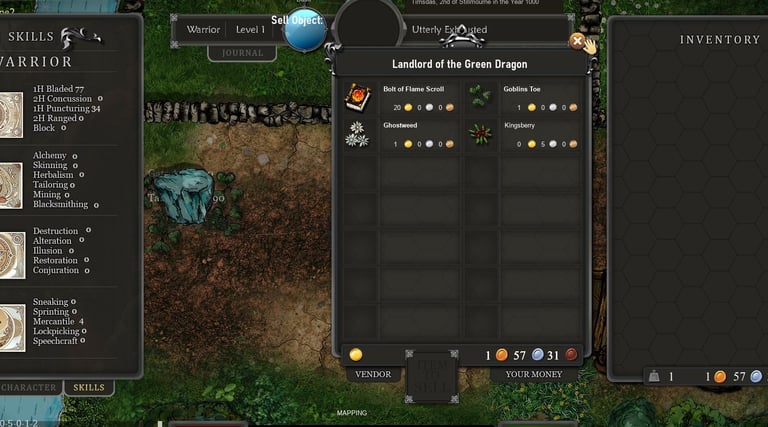Close the Landlord vendor window
This screenshot has height=427, width=768.
(577, 41)
